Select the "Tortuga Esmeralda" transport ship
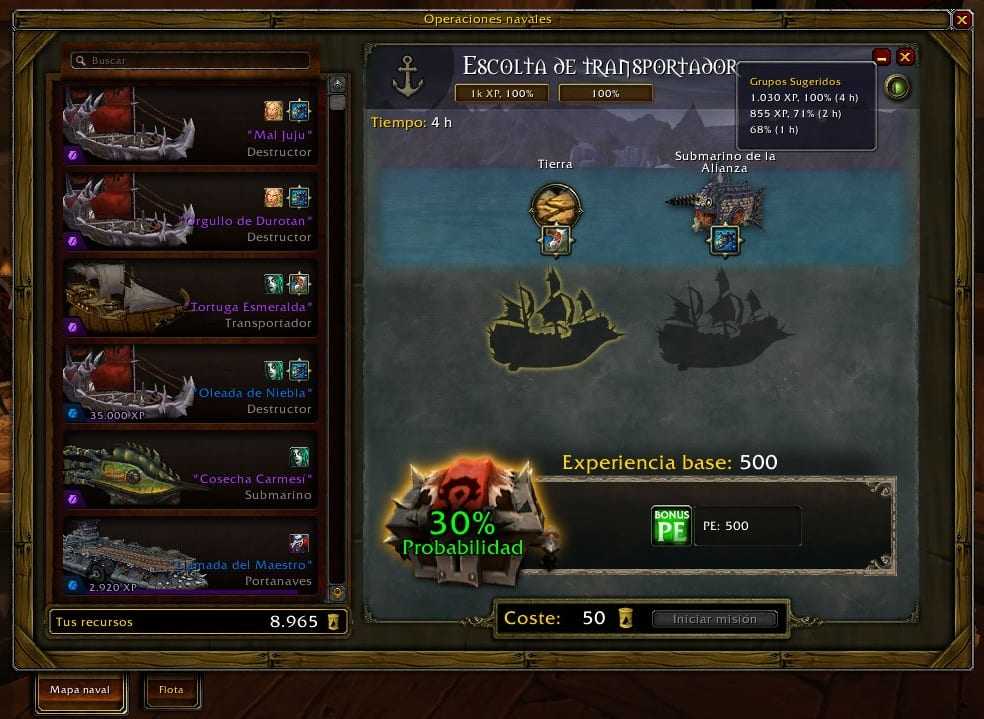 coord(190,297)
